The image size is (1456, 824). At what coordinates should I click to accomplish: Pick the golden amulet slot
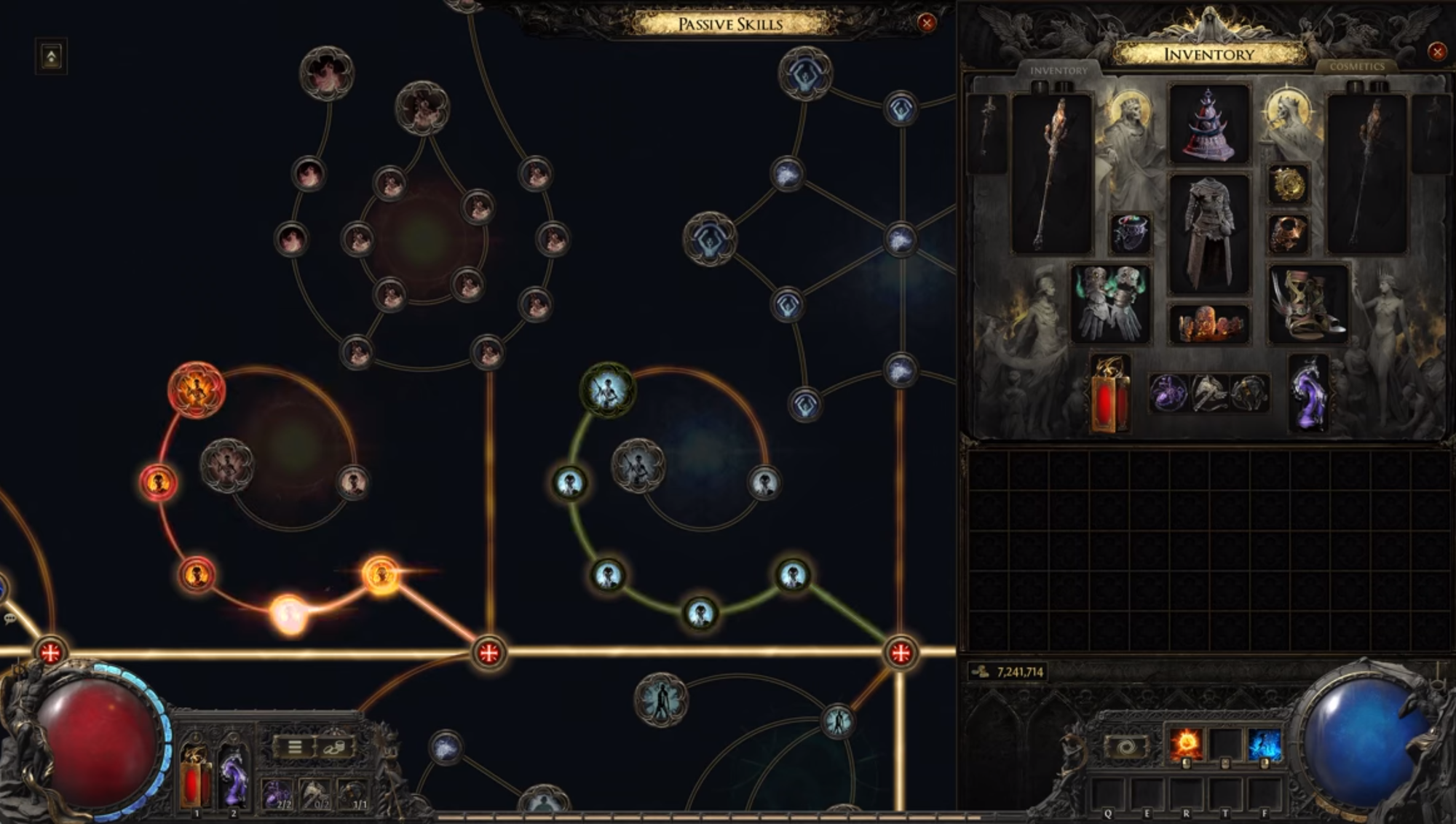click(1288, 183)
